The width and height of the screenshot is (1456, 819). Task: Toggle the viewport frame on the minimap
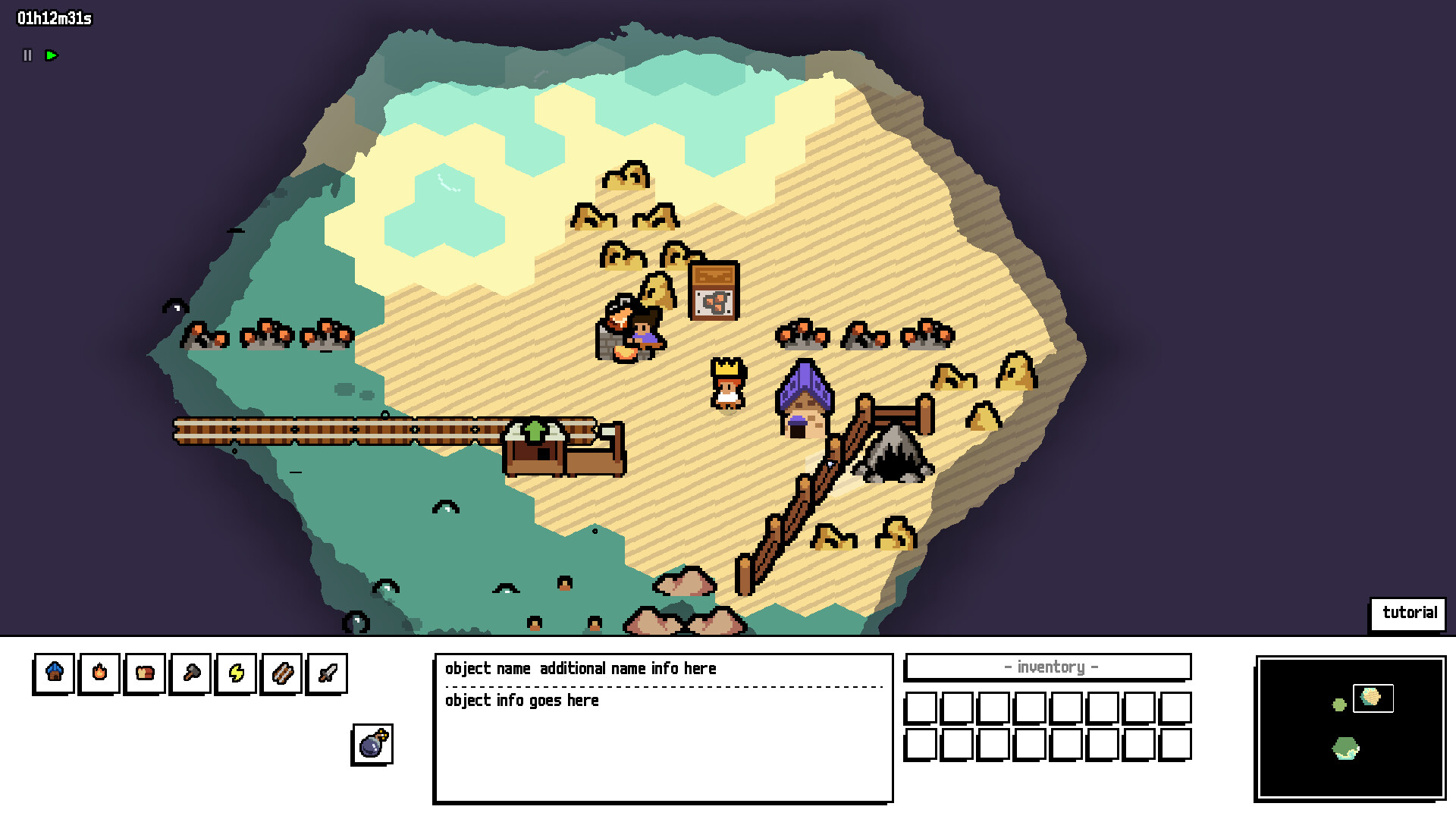click(1373, 699)
